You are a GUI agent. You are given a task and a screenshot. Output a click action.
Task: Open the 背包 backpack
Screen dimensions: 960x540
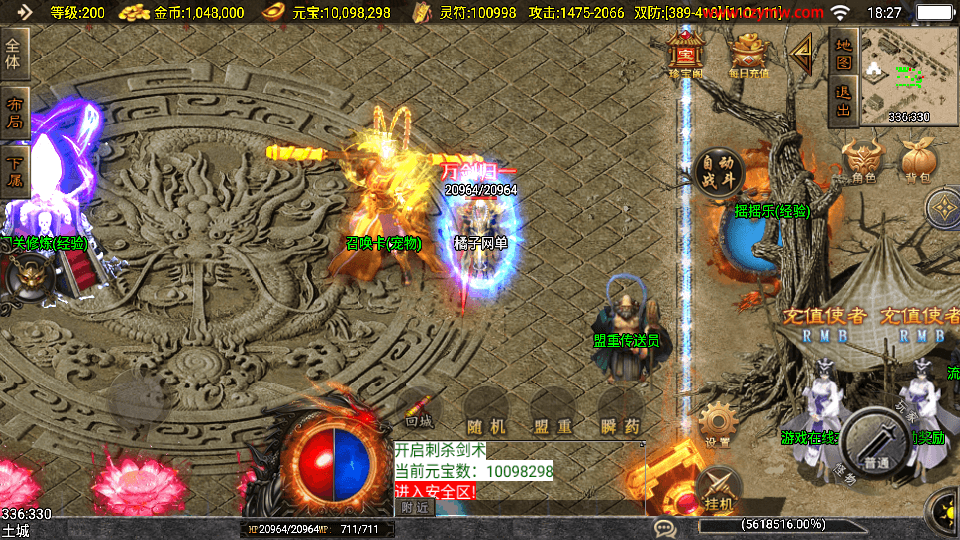coord(918,160)
